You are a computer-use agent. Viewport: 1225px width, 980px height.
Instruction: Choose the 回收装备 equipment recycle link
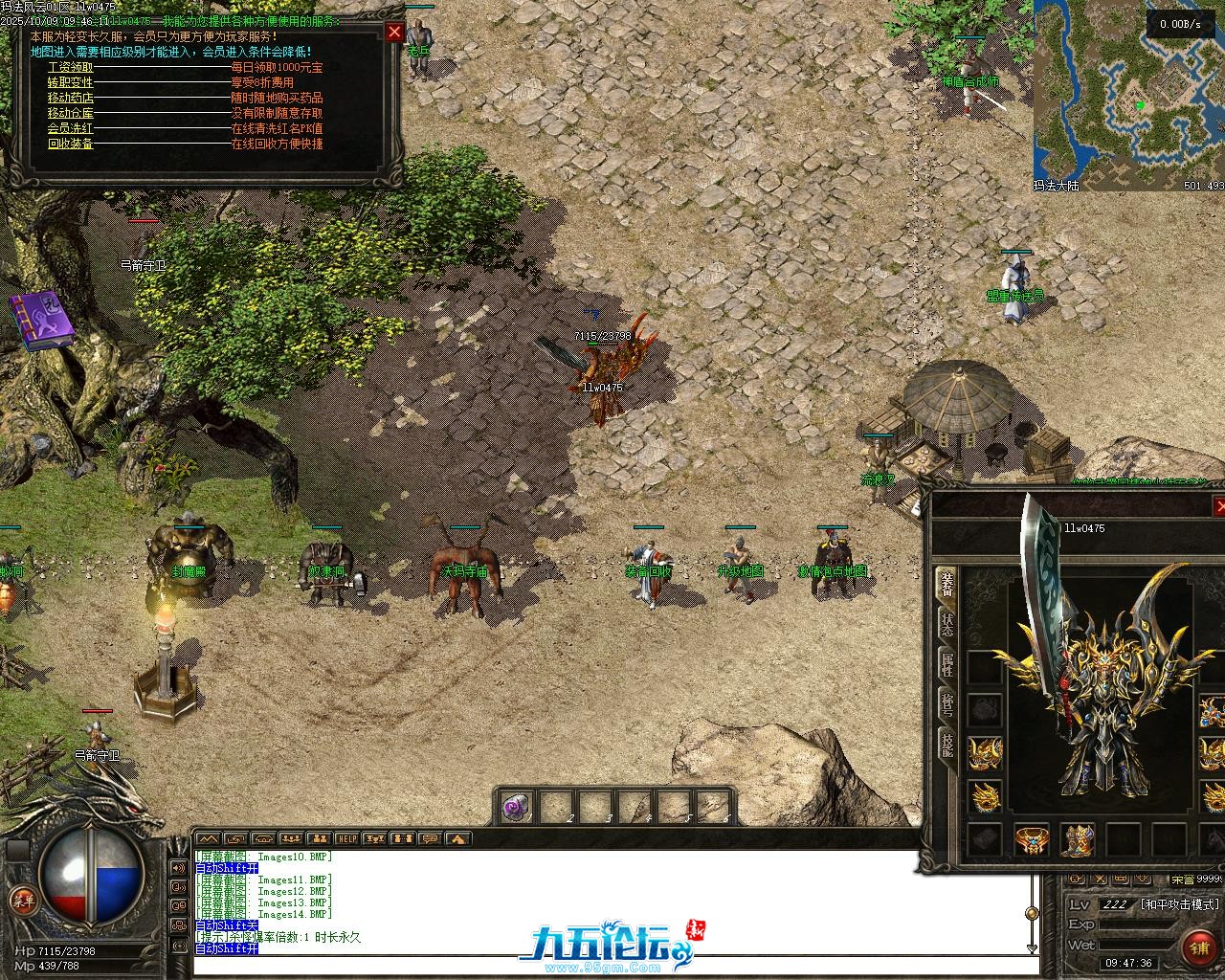(x=71, y=145)
